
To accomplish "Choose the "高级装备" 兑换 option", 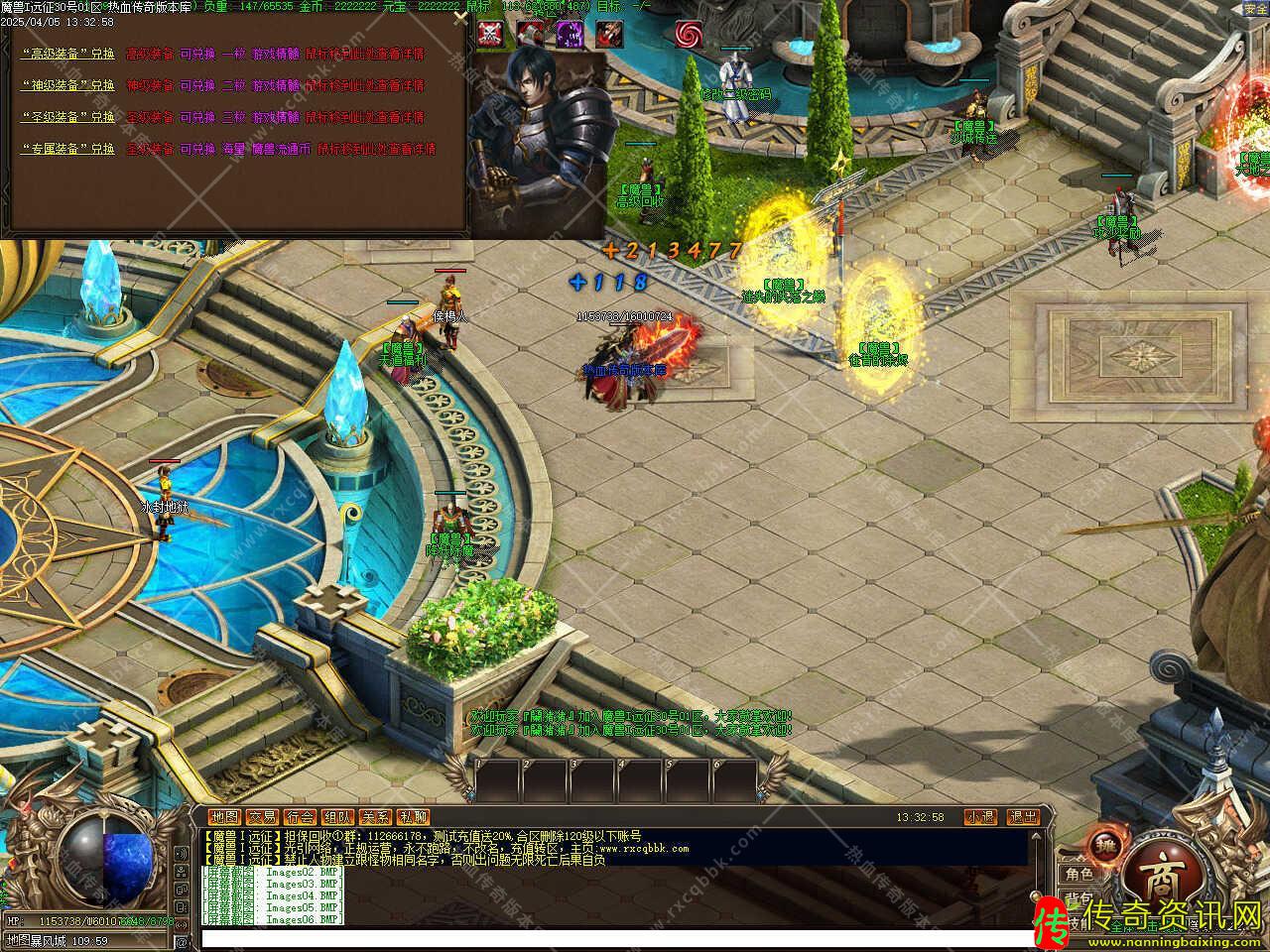I will tap(68, 55).
